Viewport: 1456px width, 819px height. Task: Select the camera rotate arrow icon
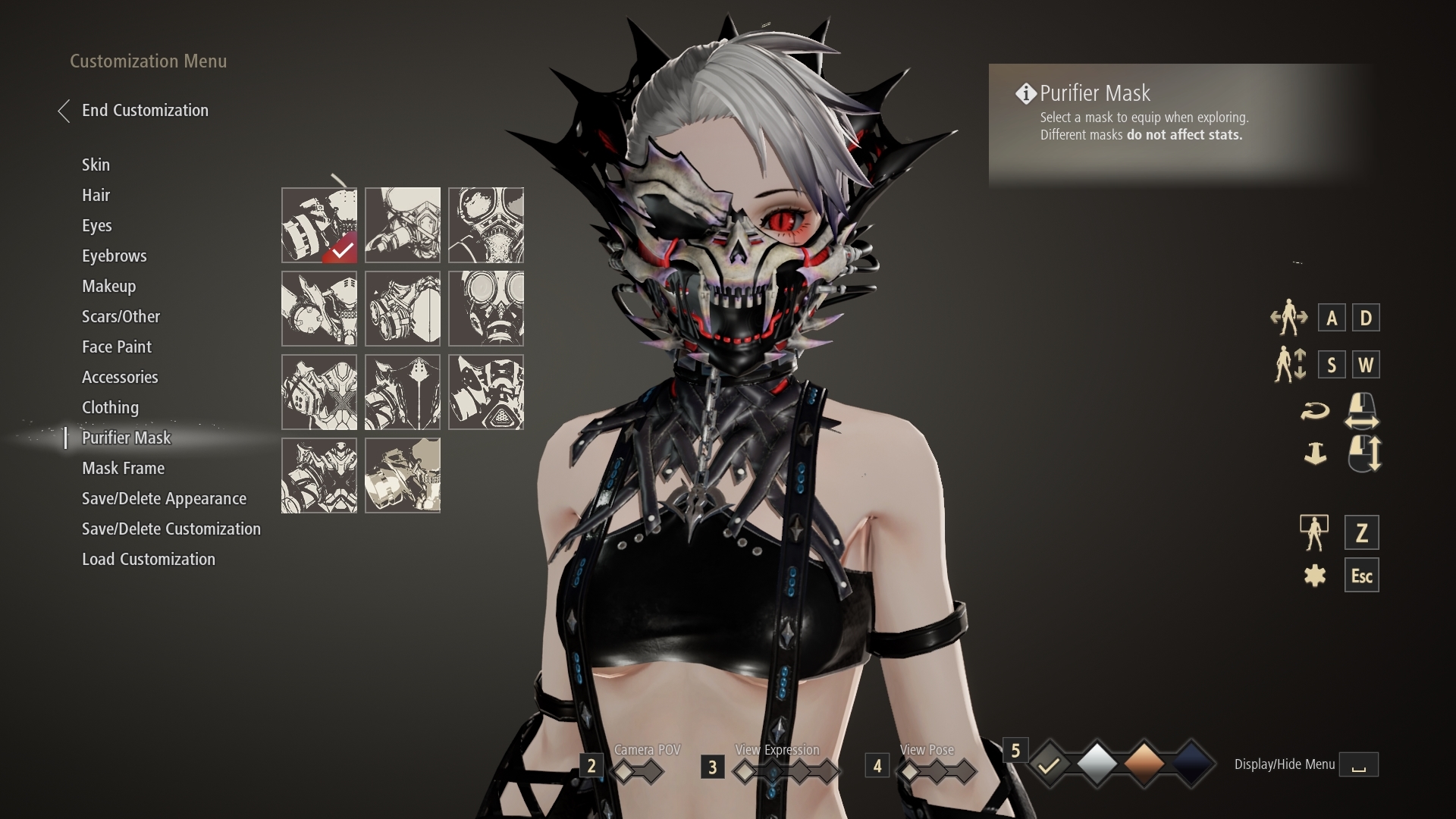1316,410
